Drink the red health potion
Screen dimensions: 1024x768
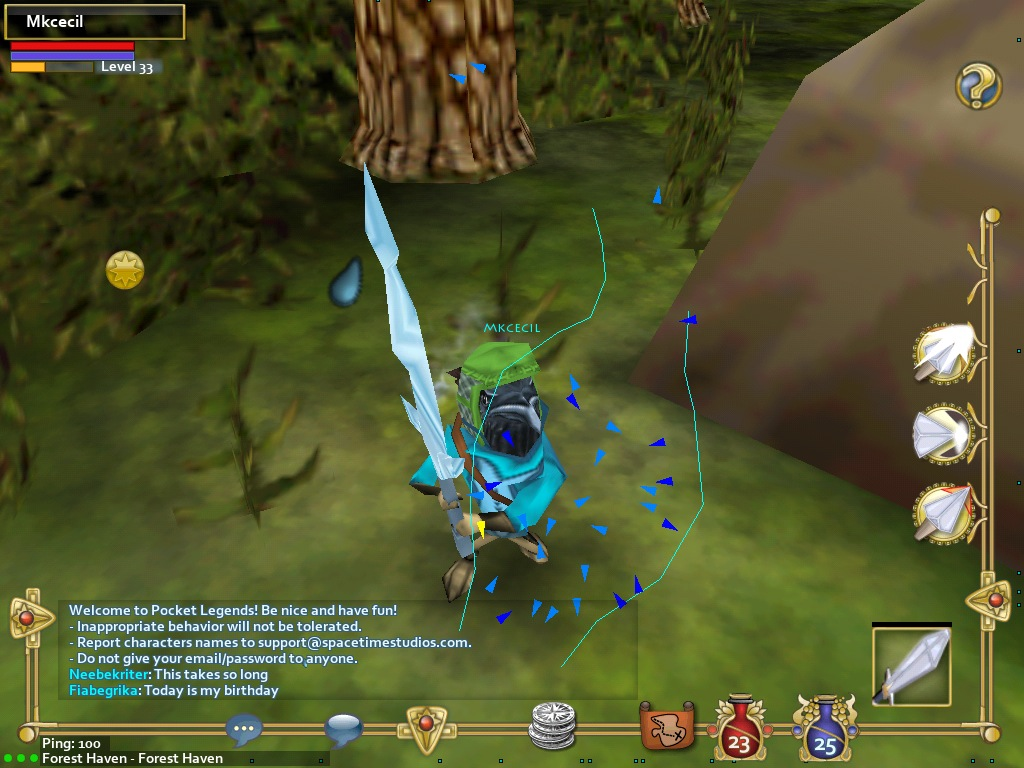(739, 728)
